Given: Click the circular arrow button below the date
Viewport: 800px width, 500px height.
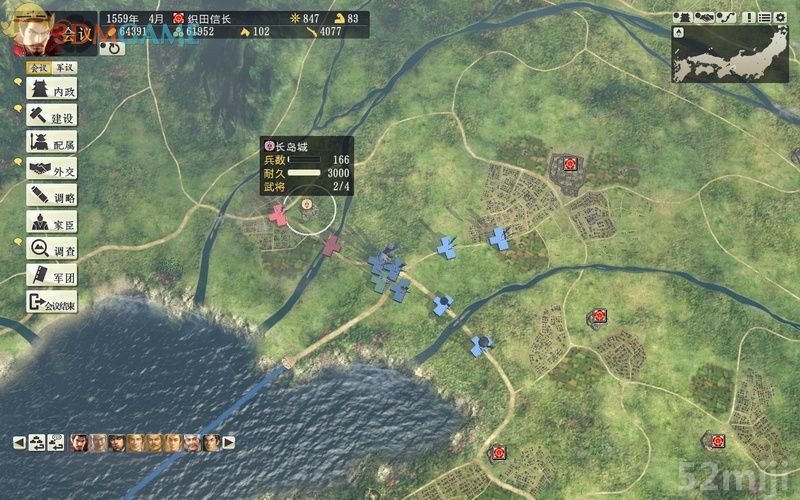Looking at the screenshot, I should pos(112,47).
